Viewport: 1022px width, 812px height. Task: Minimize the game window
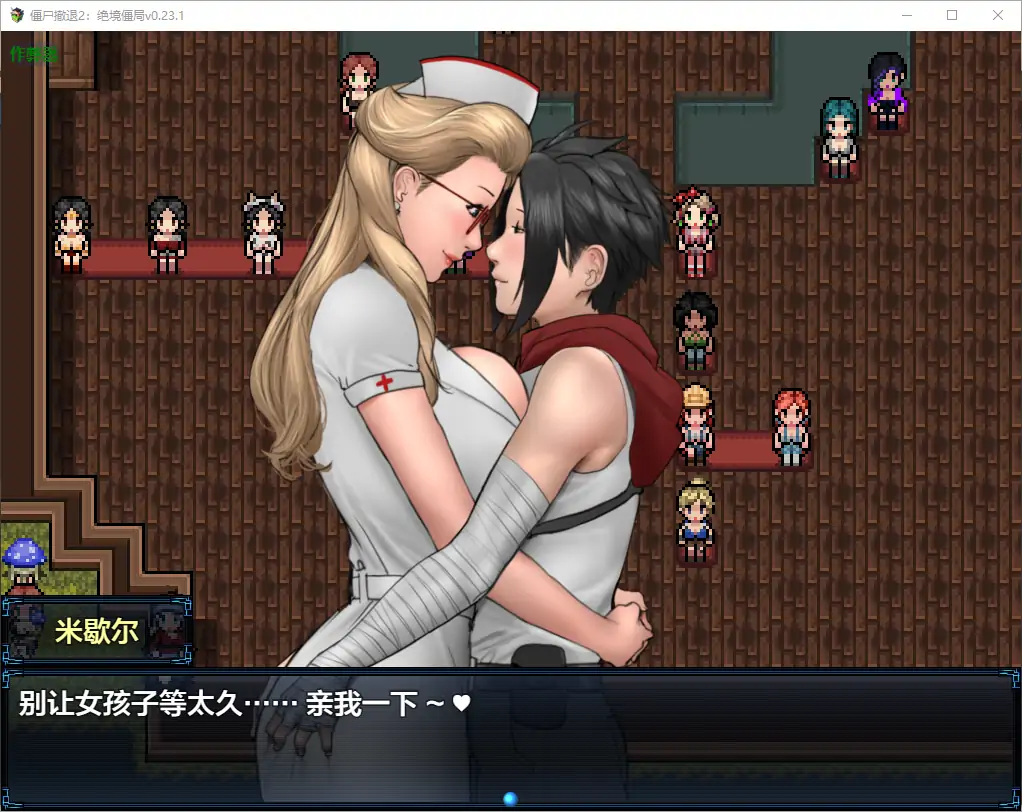coord(907,15)
